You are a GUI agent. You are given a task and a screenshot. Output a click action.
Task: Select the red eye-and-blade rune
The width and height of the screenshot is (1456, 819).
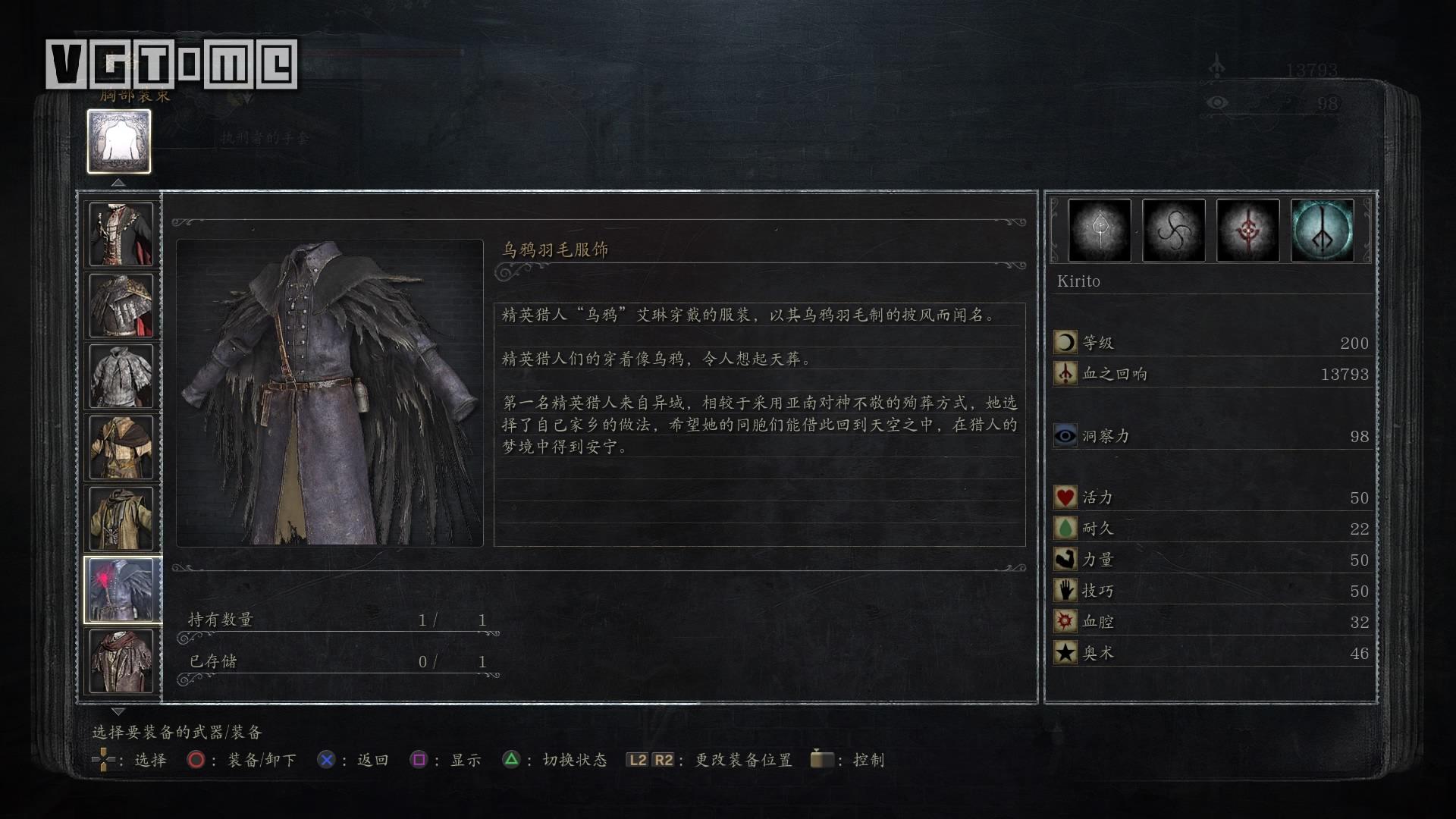pos(1247,231)
